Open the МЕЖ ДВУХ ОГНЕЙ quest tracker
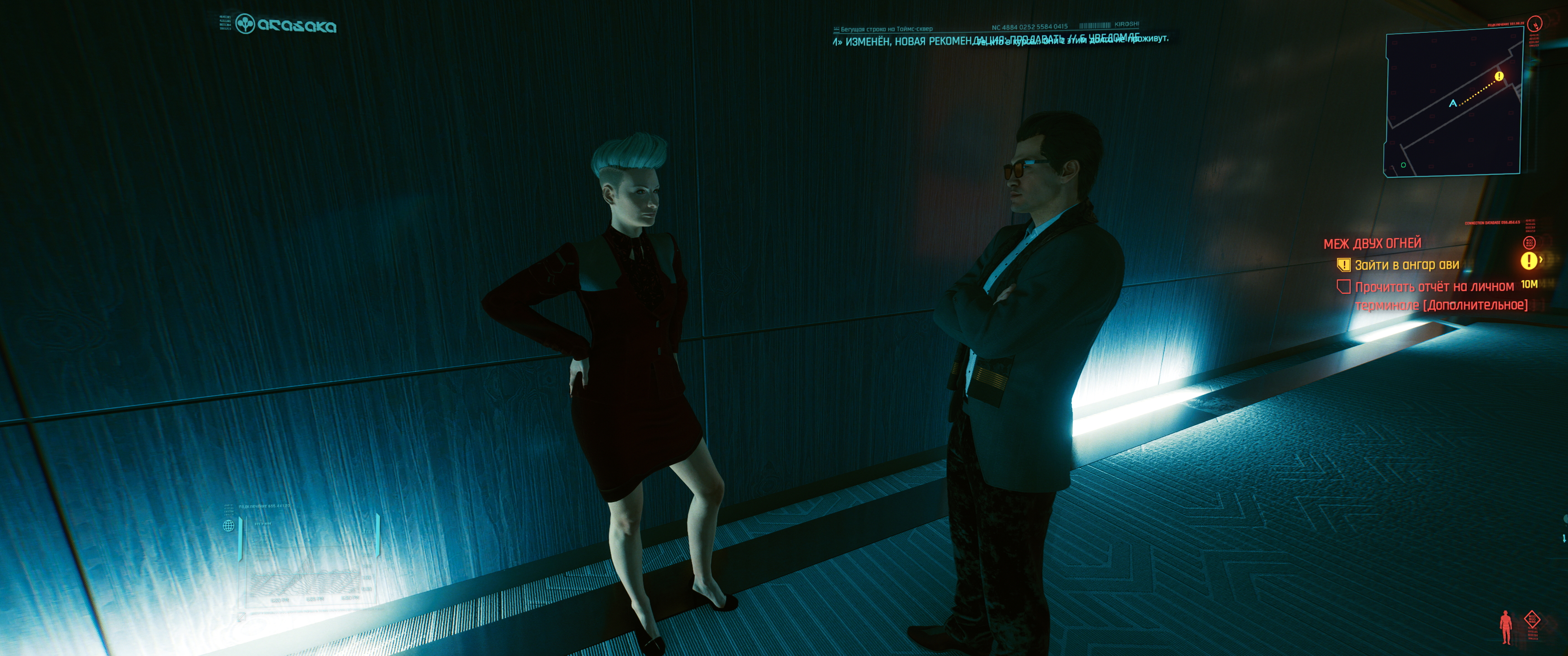 pos(1372,243)
